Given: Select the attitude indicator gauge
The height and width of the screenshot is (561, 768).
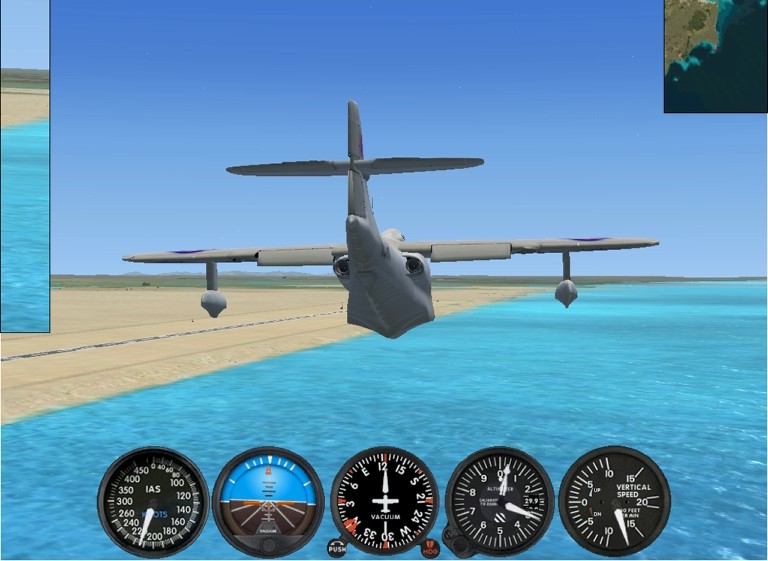Looking at the screenshot, I should 268,501.
